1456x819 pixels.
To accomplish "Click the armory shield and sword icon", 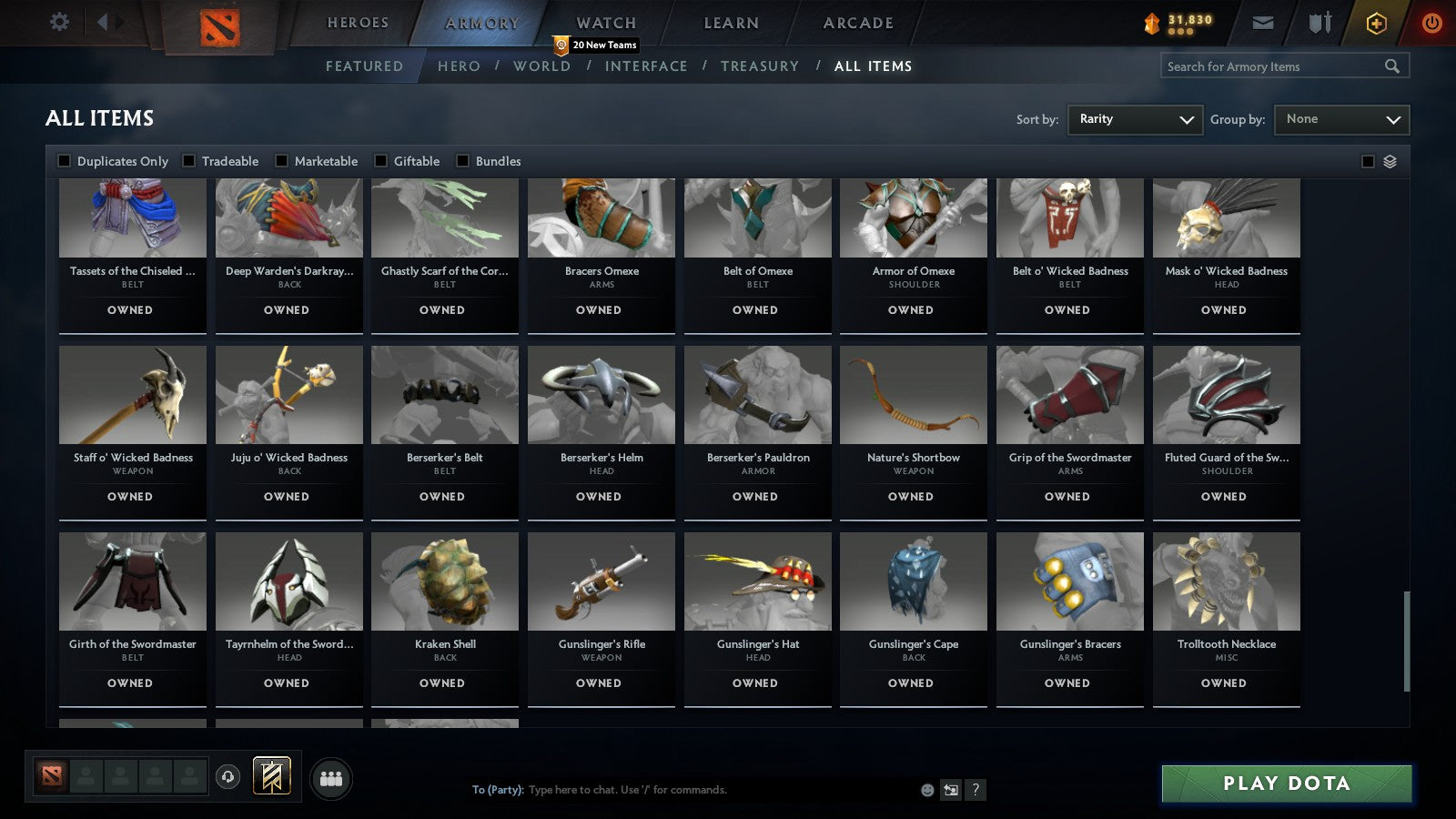I will [1319, 23].
